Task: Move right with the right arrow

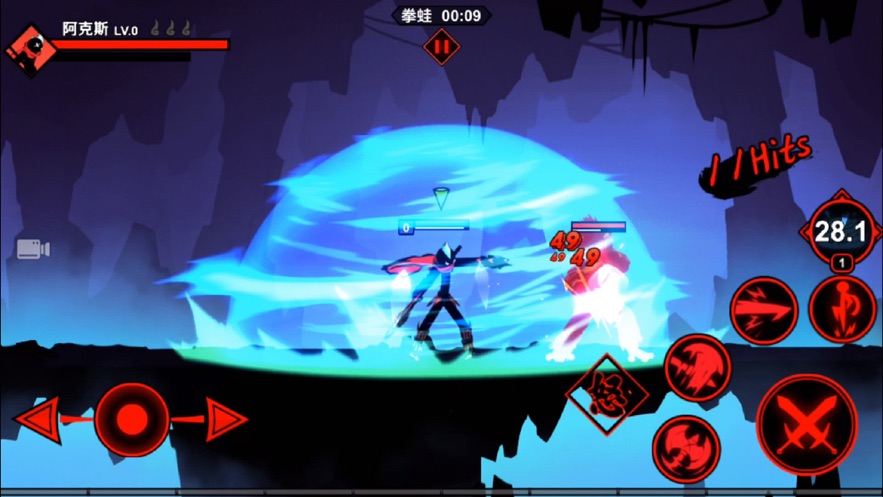Action: [225, 419]
